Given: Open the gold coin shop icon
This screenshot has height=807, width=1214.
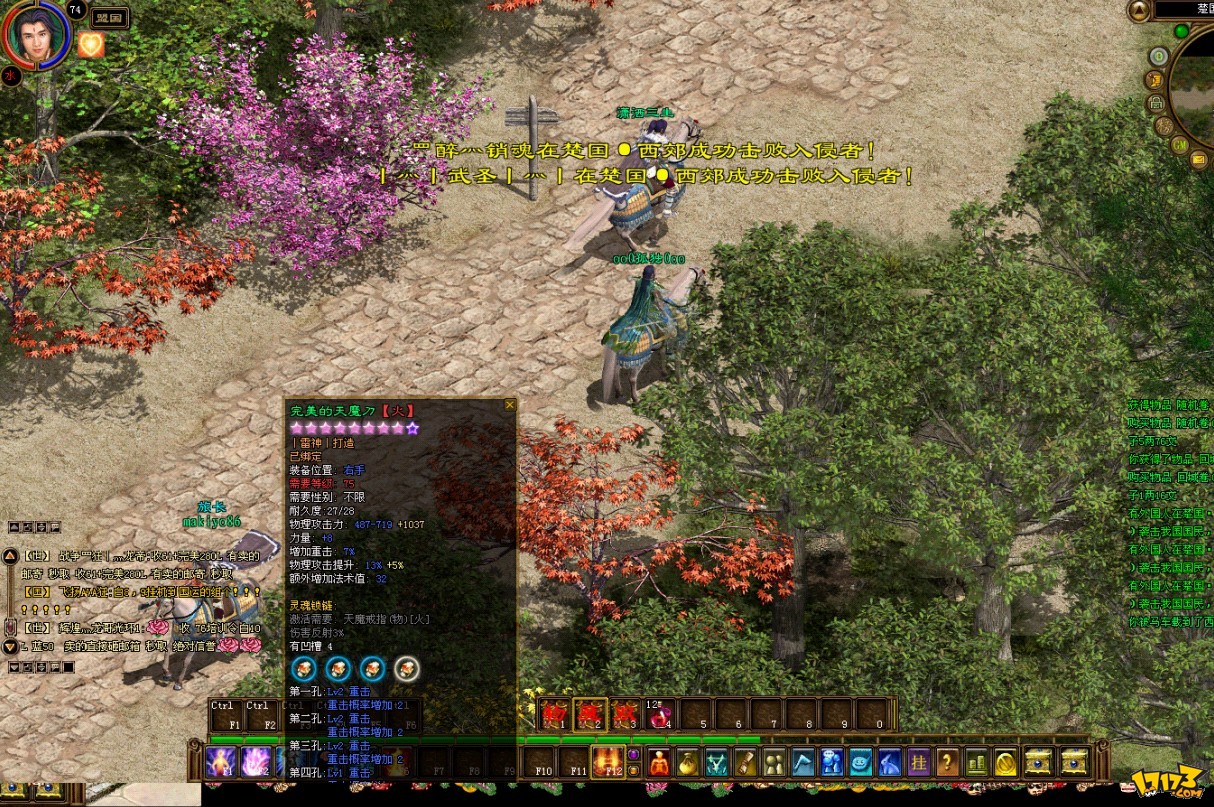Looking at the screenshot, I should 1006,763.
